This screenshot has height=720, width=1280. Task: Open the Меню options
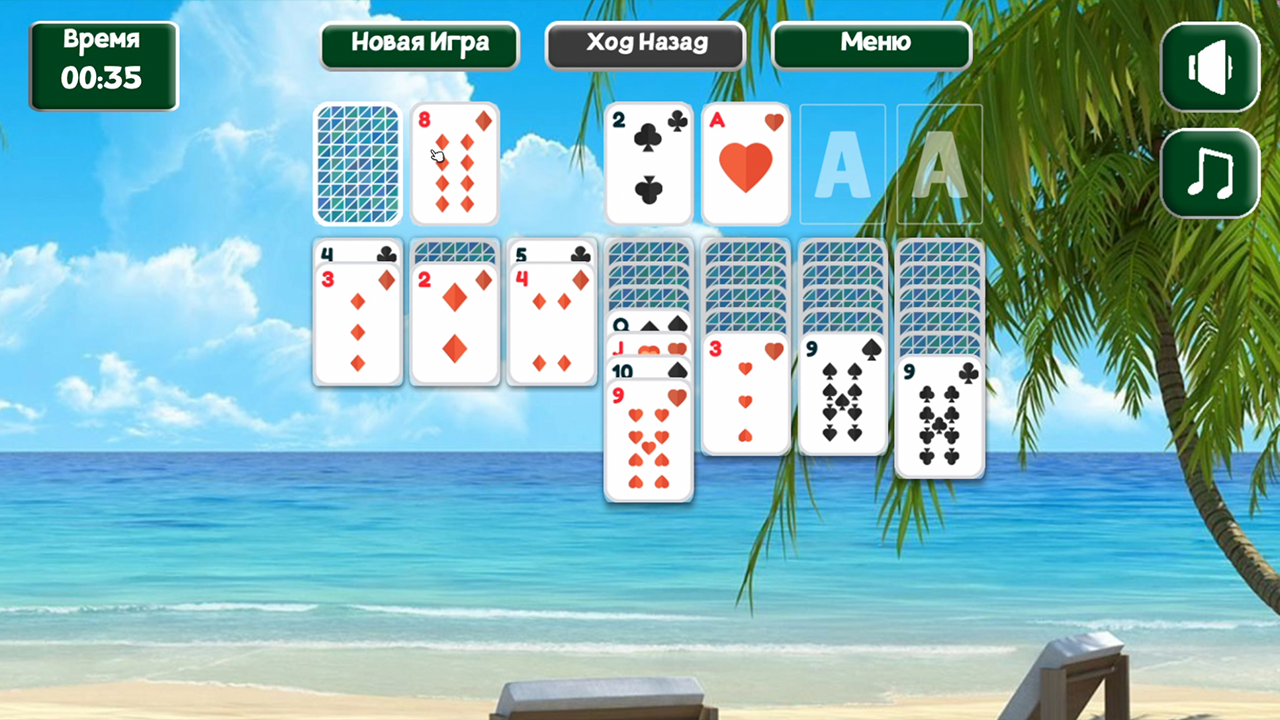pyautogui.click(x=871, y=44)
